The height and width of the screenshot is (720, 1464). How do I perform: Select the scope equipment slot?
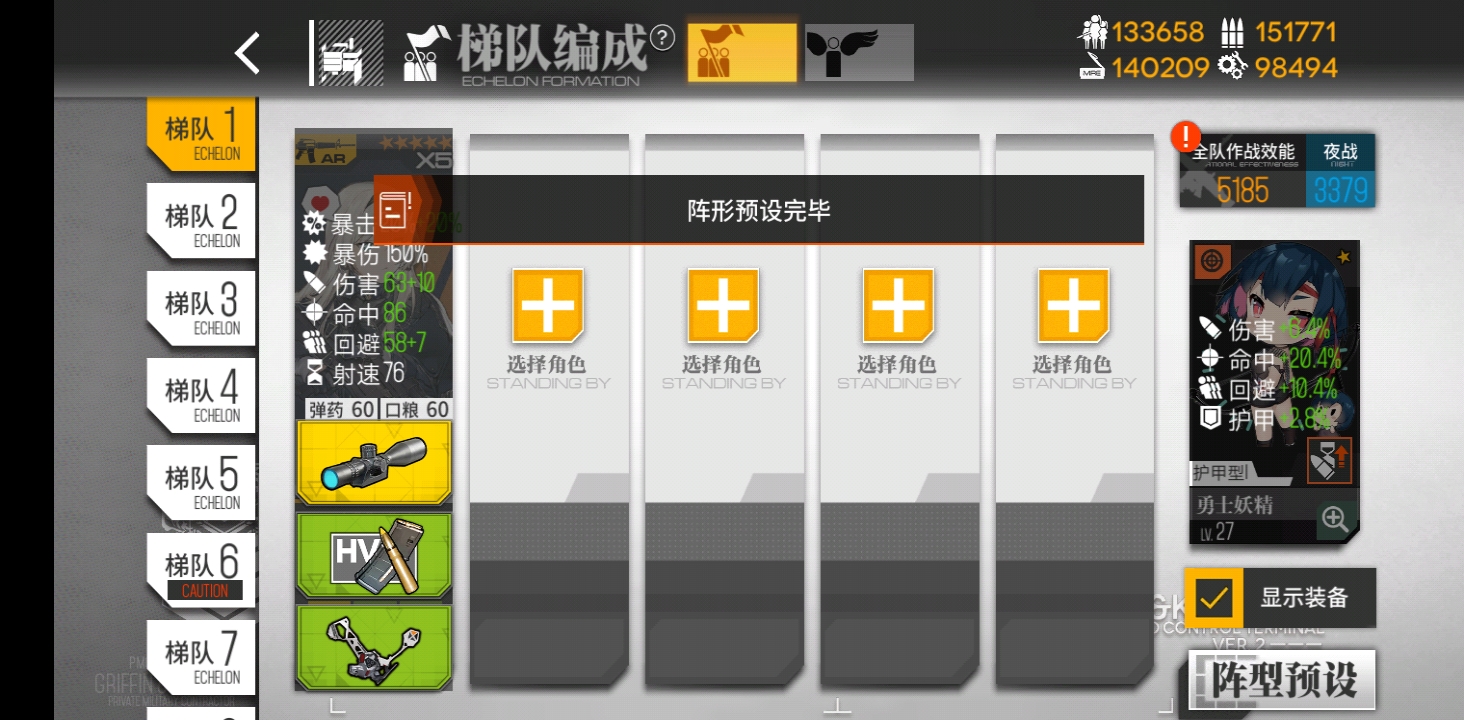pyautogui.click(x=373, y=463)
